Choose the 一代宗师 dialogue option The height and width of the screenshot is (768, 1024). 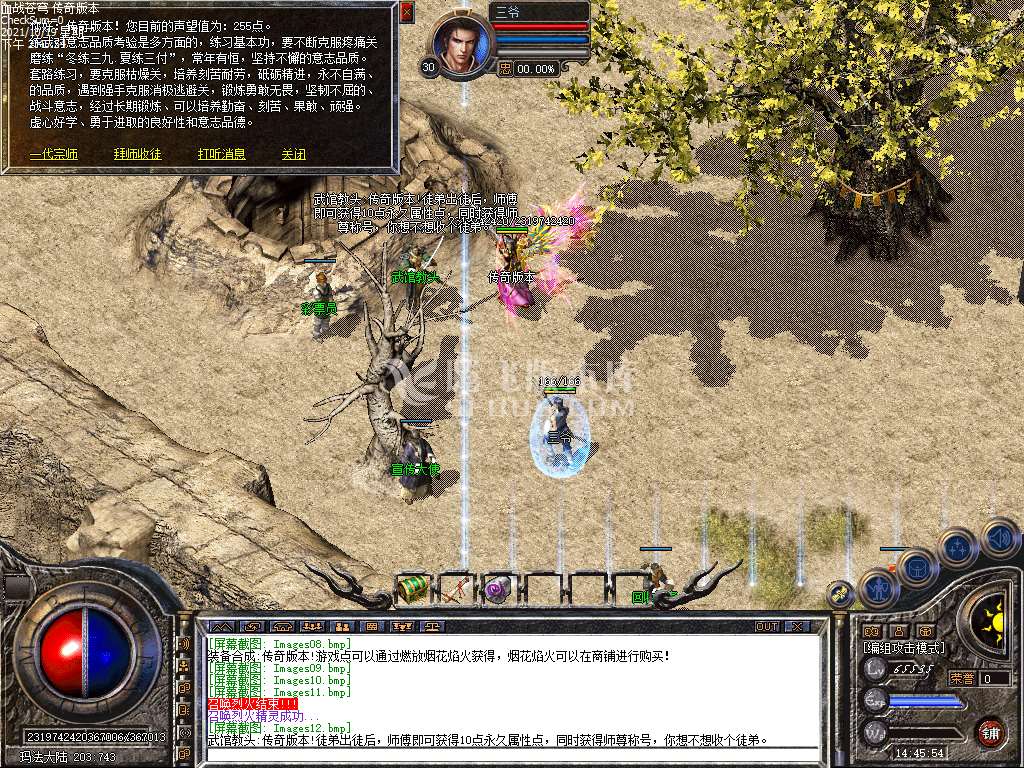53,154
